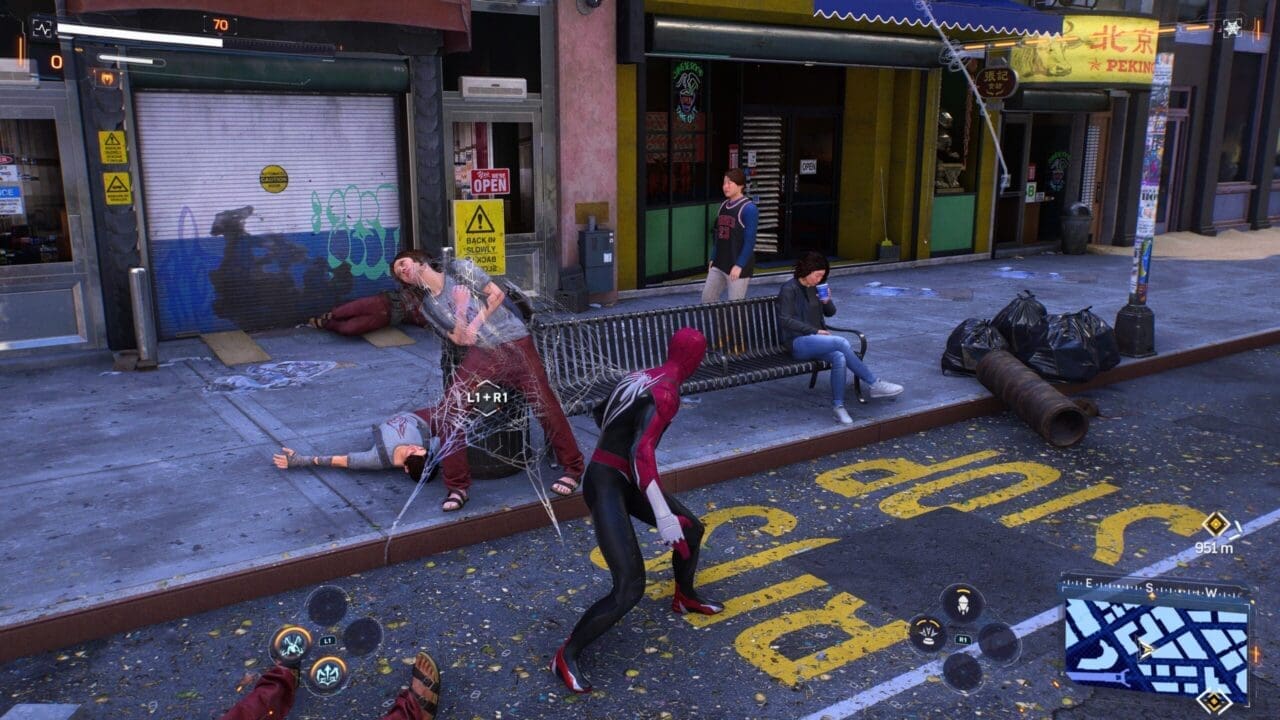
Task: Click the heartbeat health icon
Action: click(x=42, y=28)
